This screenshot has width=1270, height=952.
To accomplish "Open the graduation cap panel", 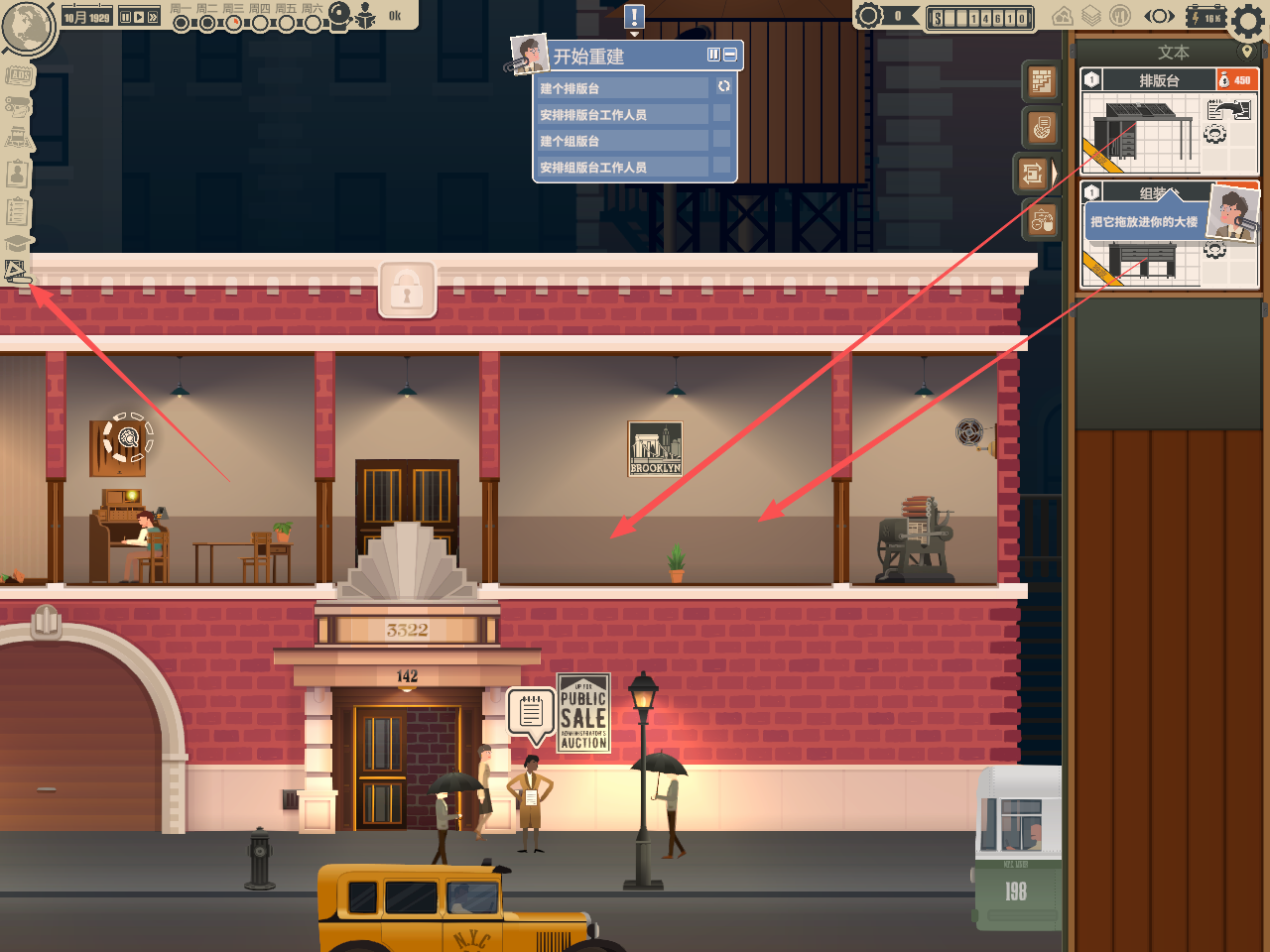I will [18, 243].
